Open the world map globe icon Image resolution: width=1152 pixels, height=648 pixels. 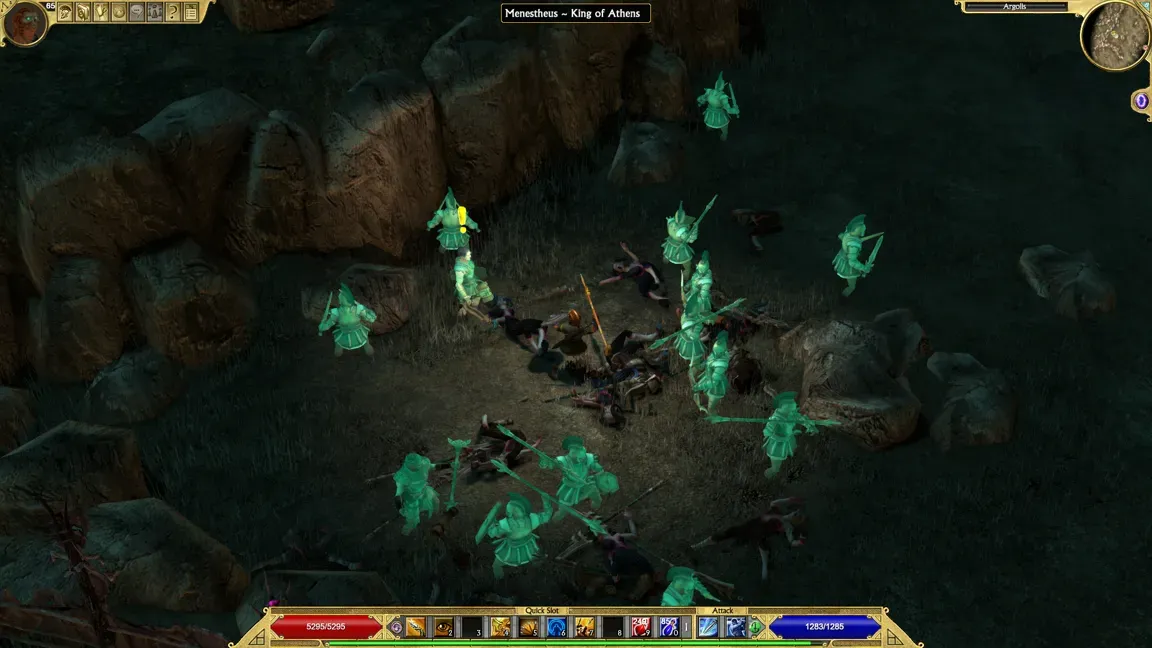(x=119, y=12)
